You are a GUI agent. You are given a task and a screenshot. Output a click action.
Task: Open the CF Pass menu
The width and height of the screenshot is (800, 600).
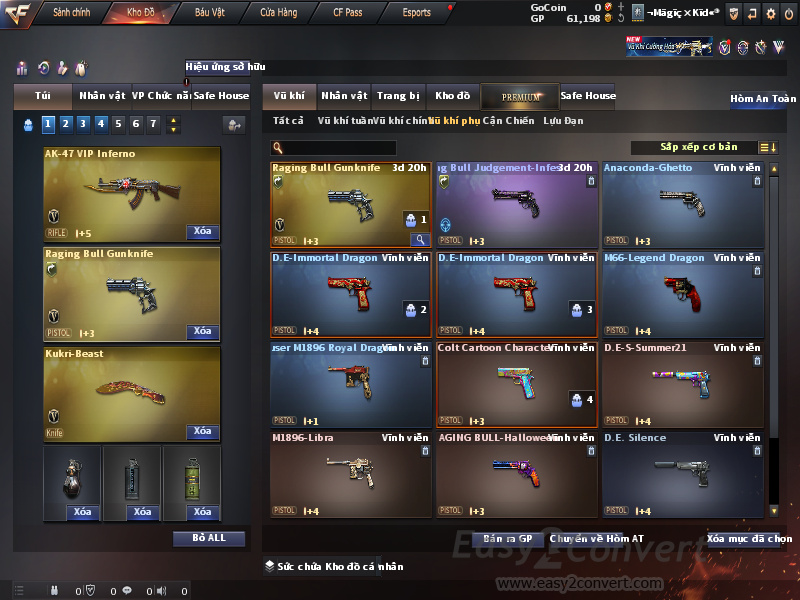(x=349, y=13)
